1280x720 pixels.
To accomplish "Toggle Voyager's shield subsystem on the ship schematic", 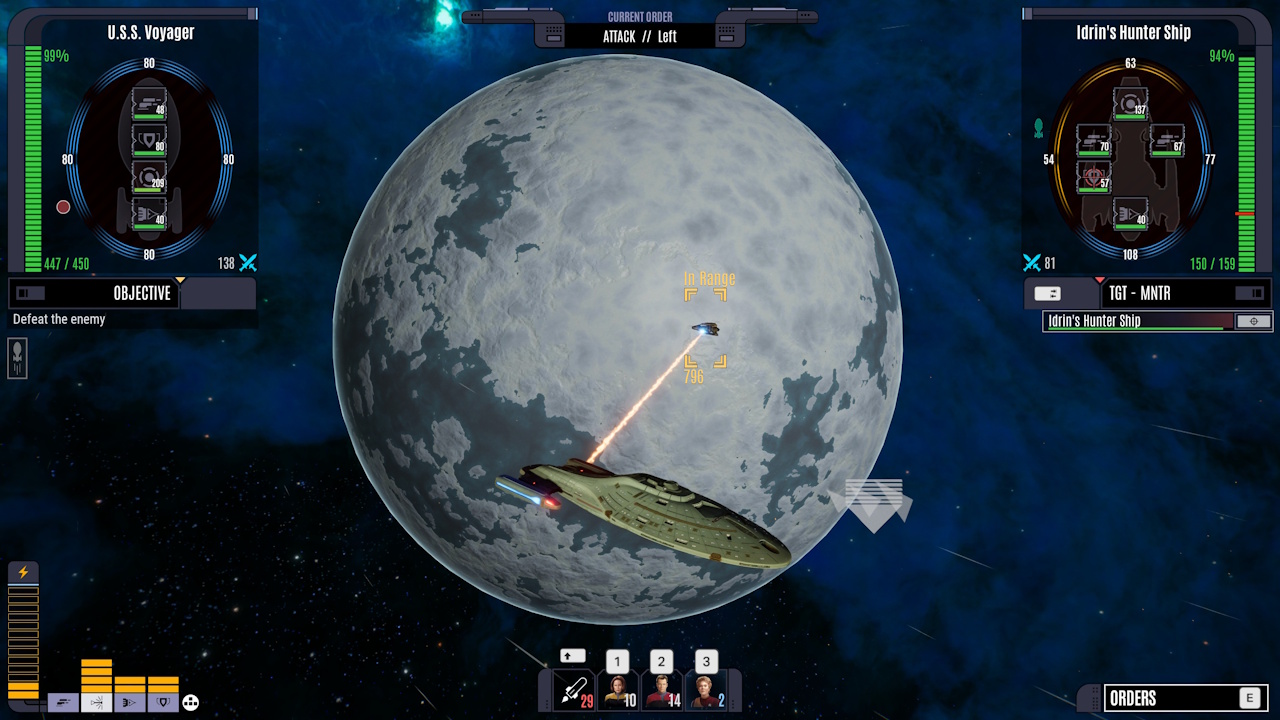I will 148,140.
